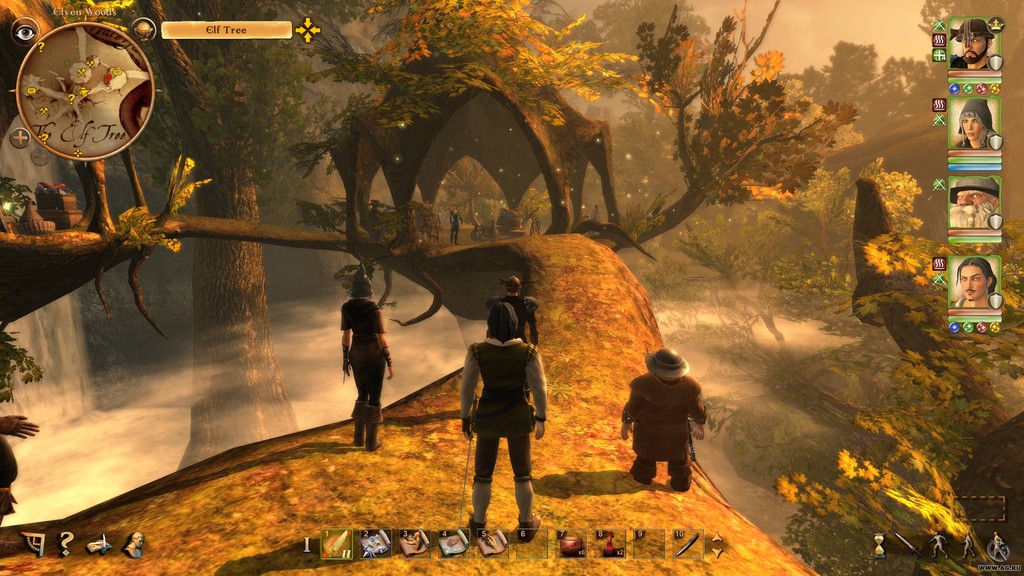Click the Elf Tree location label button

point(227,30)
